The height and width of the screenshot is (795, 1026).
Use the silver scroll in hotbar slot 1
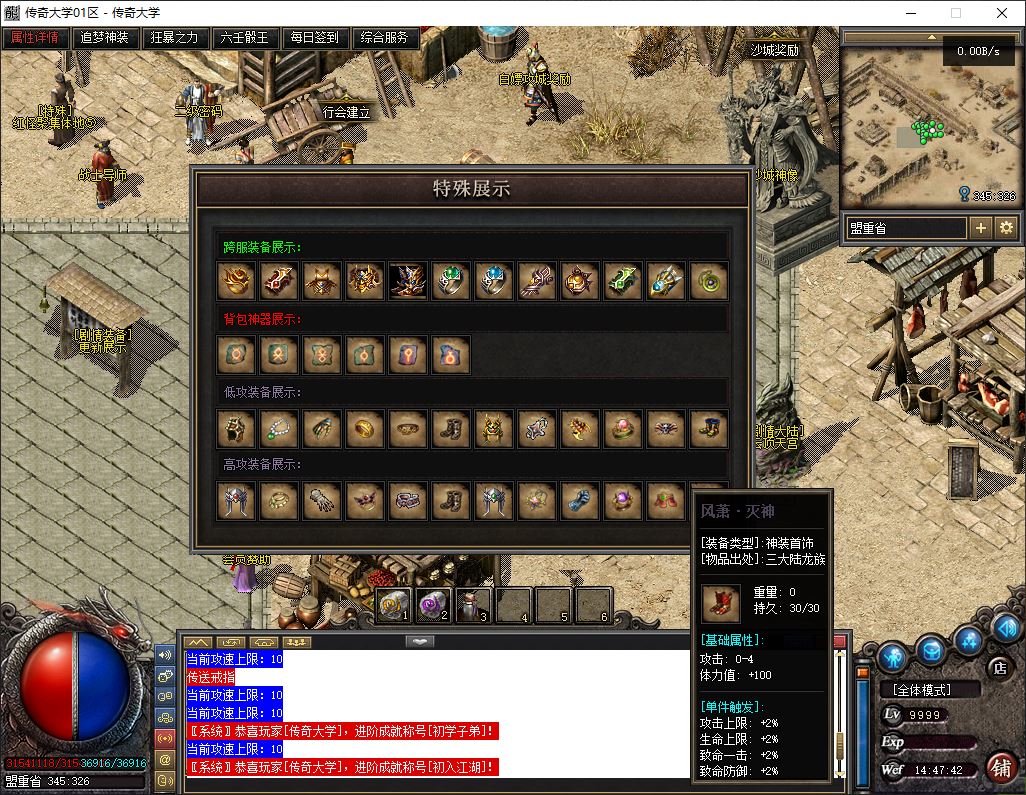click(x=394, y=605)
